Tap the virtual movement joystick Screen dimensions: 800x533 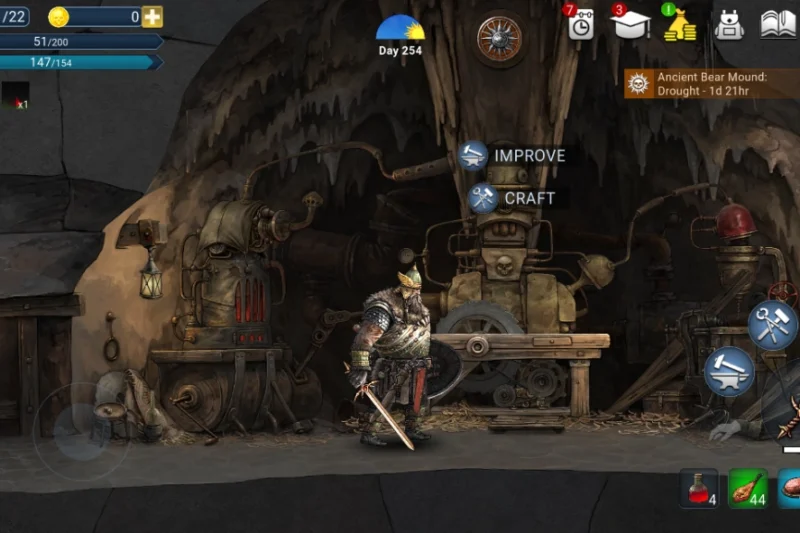coord(78,427)
